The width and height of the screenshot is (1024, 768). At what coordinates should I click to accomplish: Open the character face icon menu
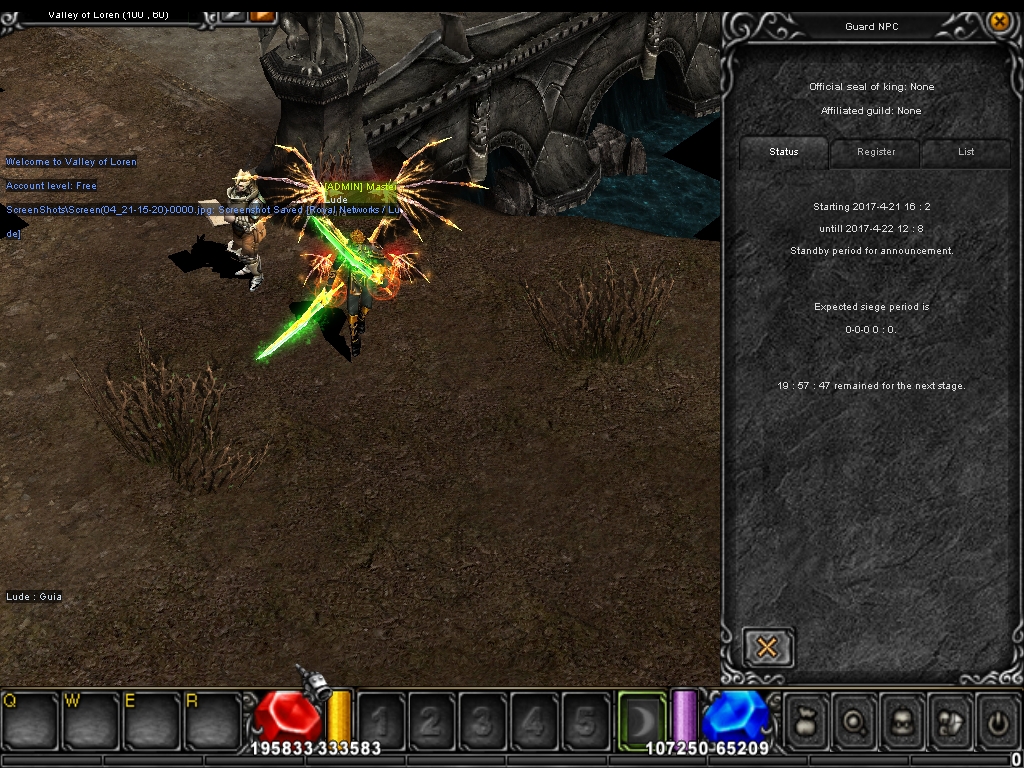(x=903, y=720)
